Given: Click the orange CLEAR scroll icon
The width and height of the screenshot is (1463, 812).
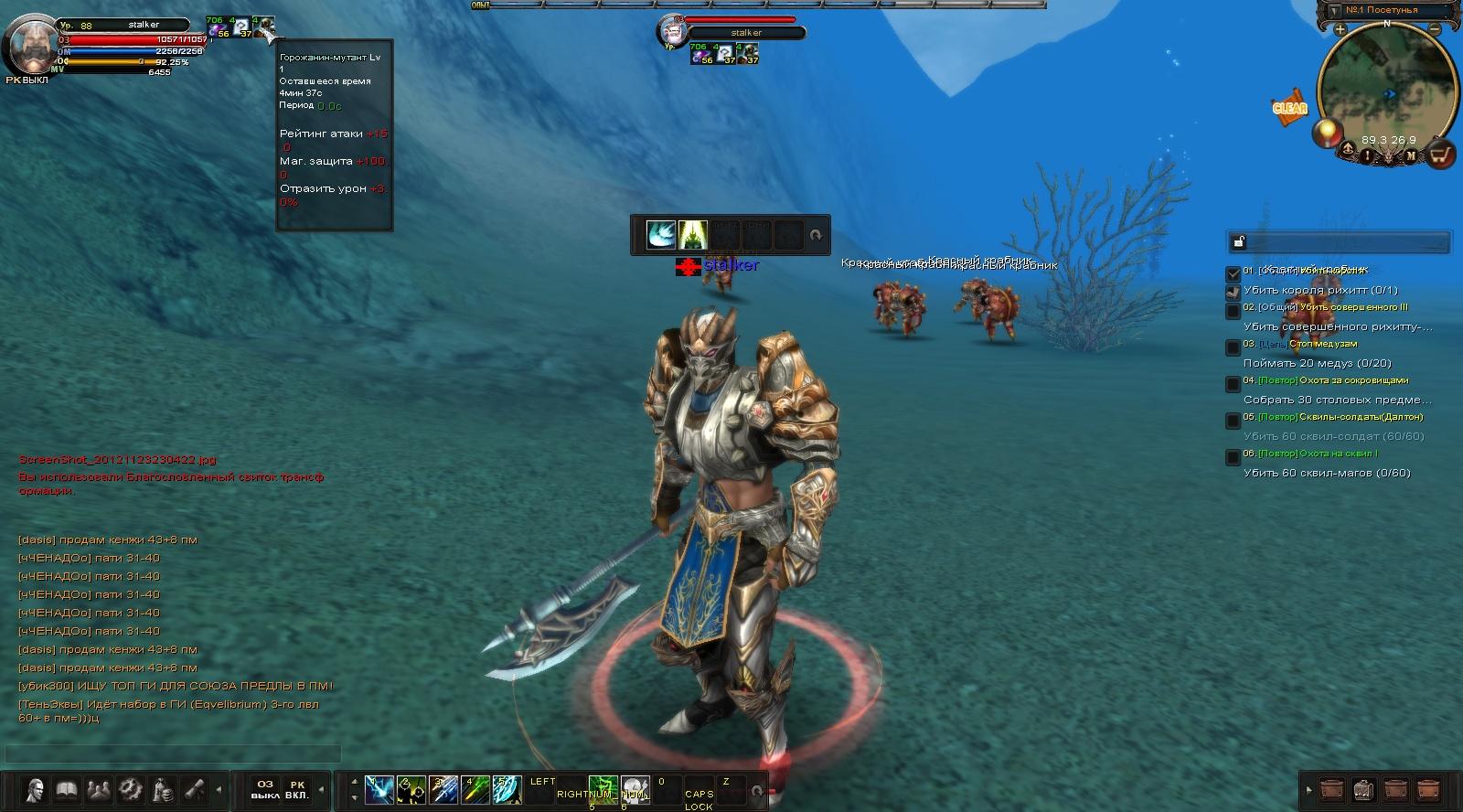Looking at the screenshot, I should [x=1289, y=107].
